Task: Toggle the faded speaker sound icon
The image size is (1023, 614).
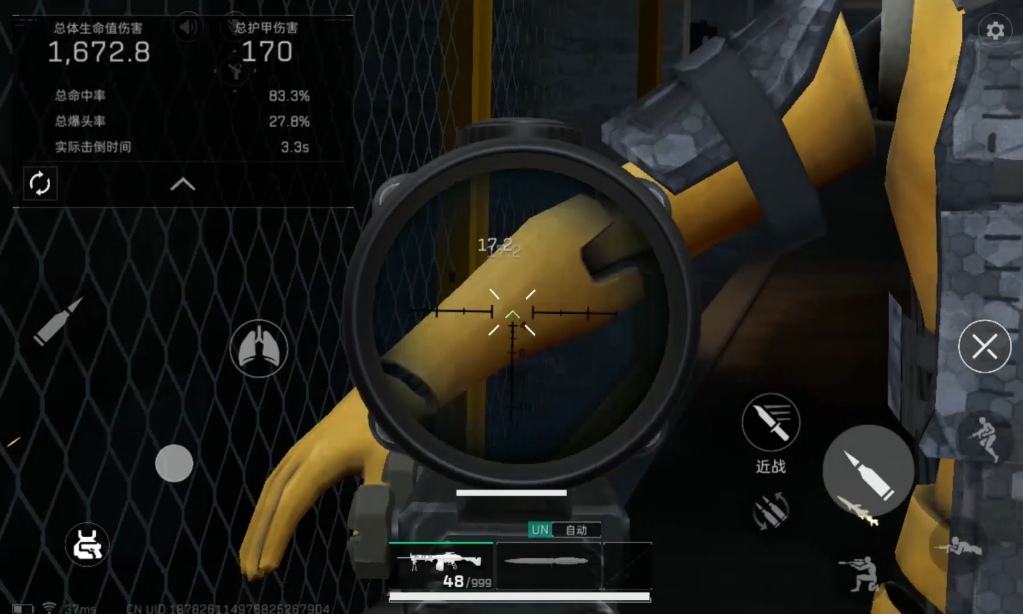Action: tap(187, 28)
